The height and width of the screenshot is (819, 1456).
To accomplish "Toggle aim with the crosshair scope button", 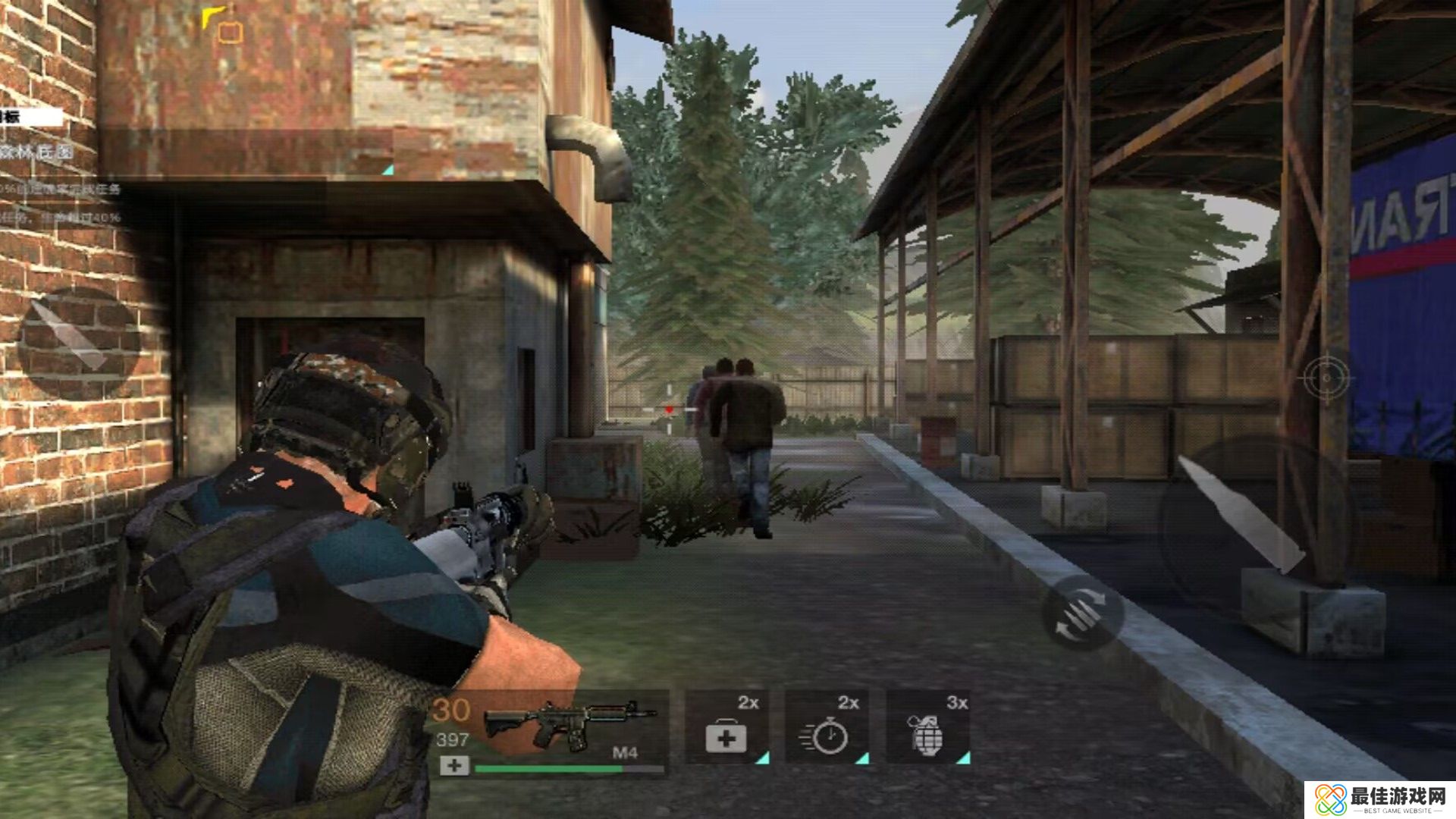I will pyautogui.click(x=1326, y=377).
